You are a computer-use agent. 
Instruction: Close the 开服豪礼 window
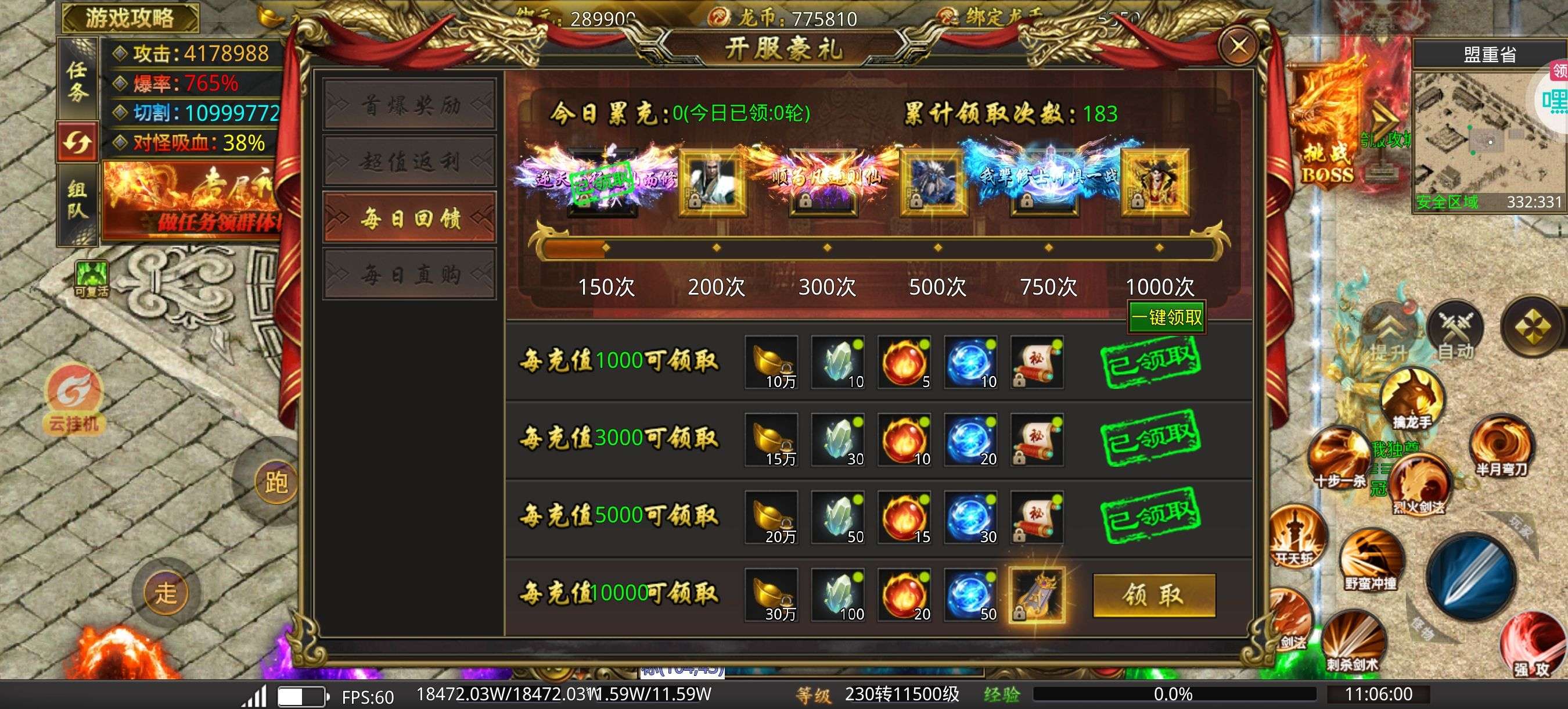click(1239, 46)
